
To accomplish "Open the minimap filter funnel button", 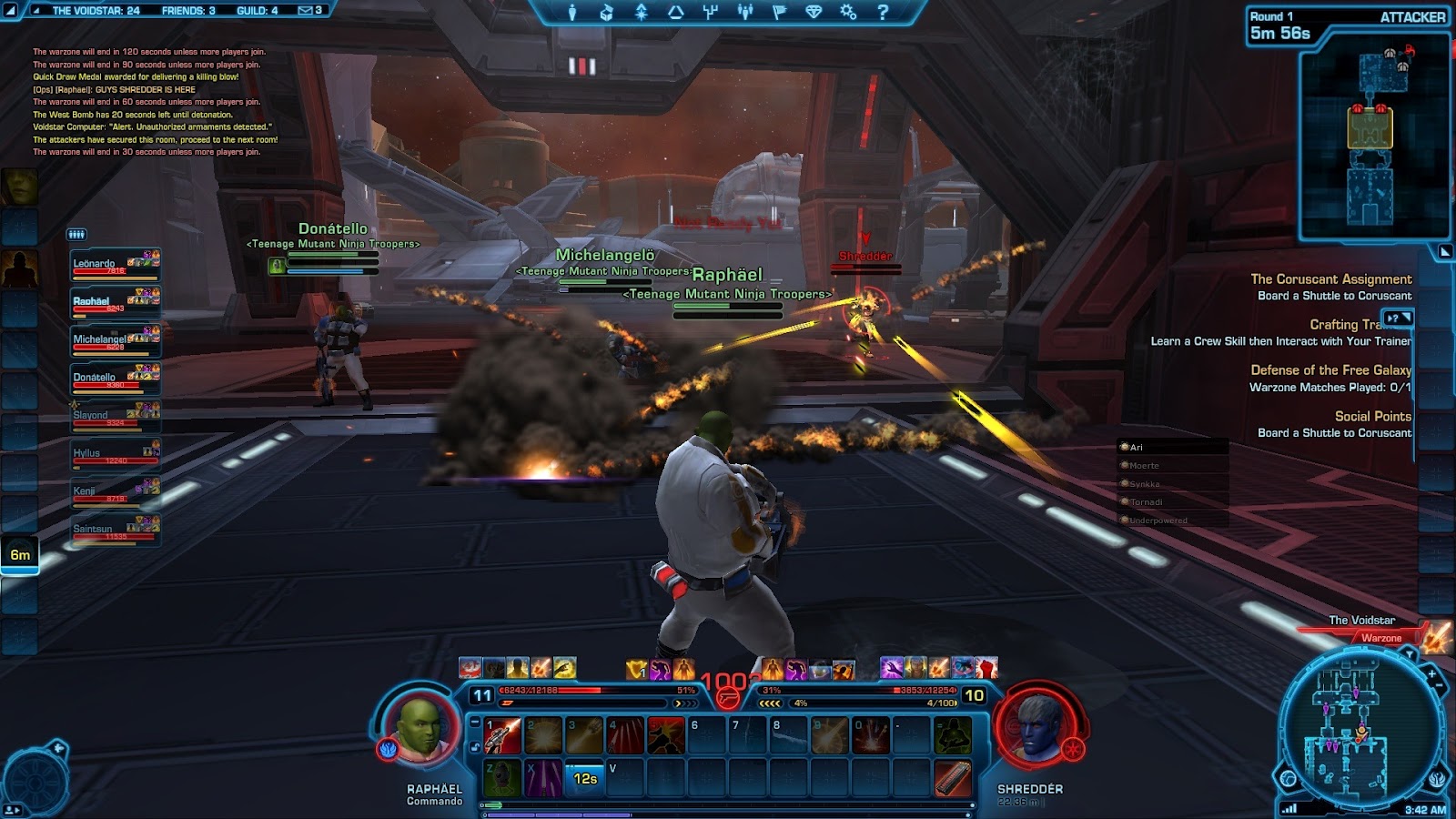I will tap(1410, 653).
